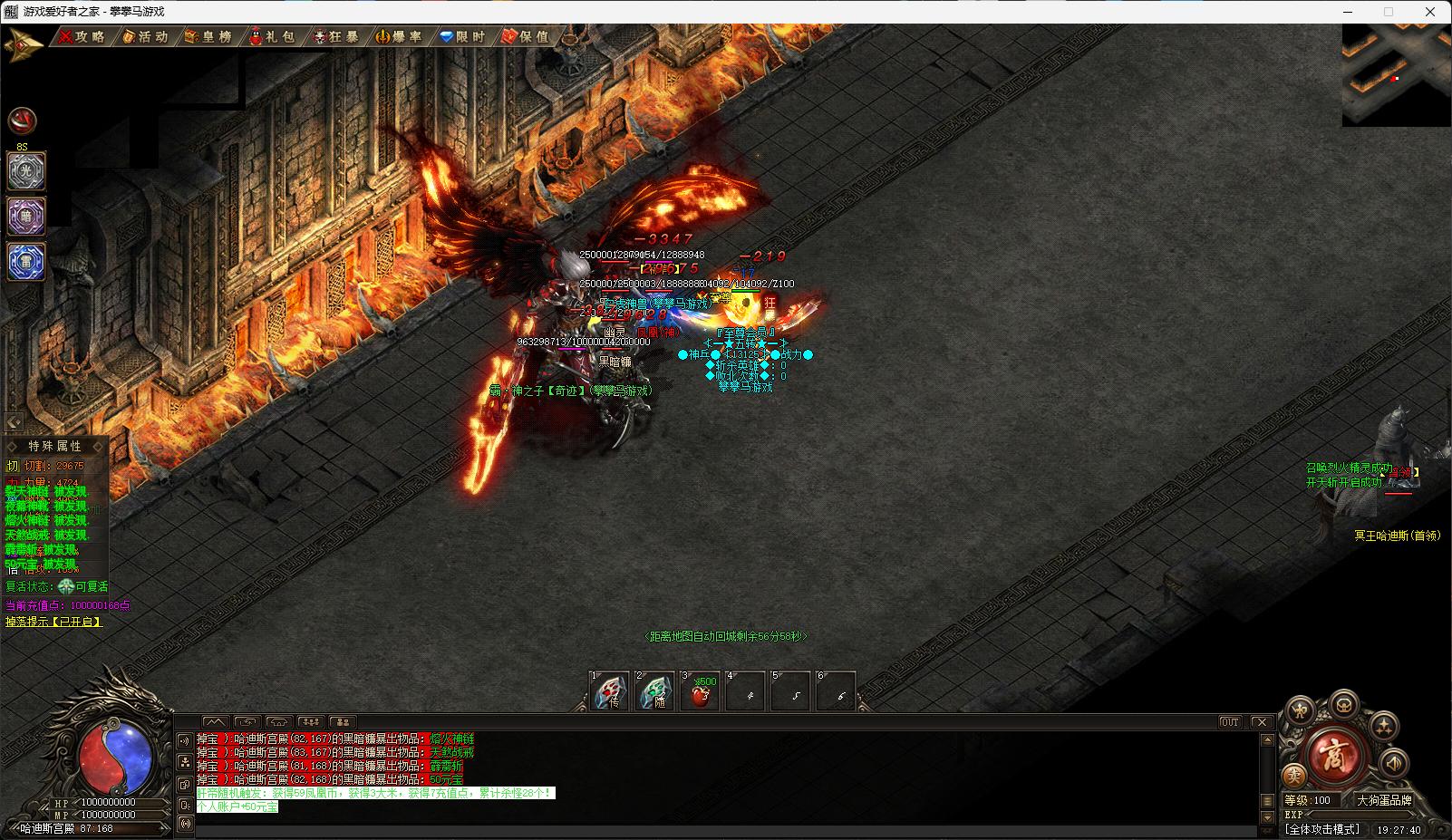Toggle the sound speaker button

1395,763
